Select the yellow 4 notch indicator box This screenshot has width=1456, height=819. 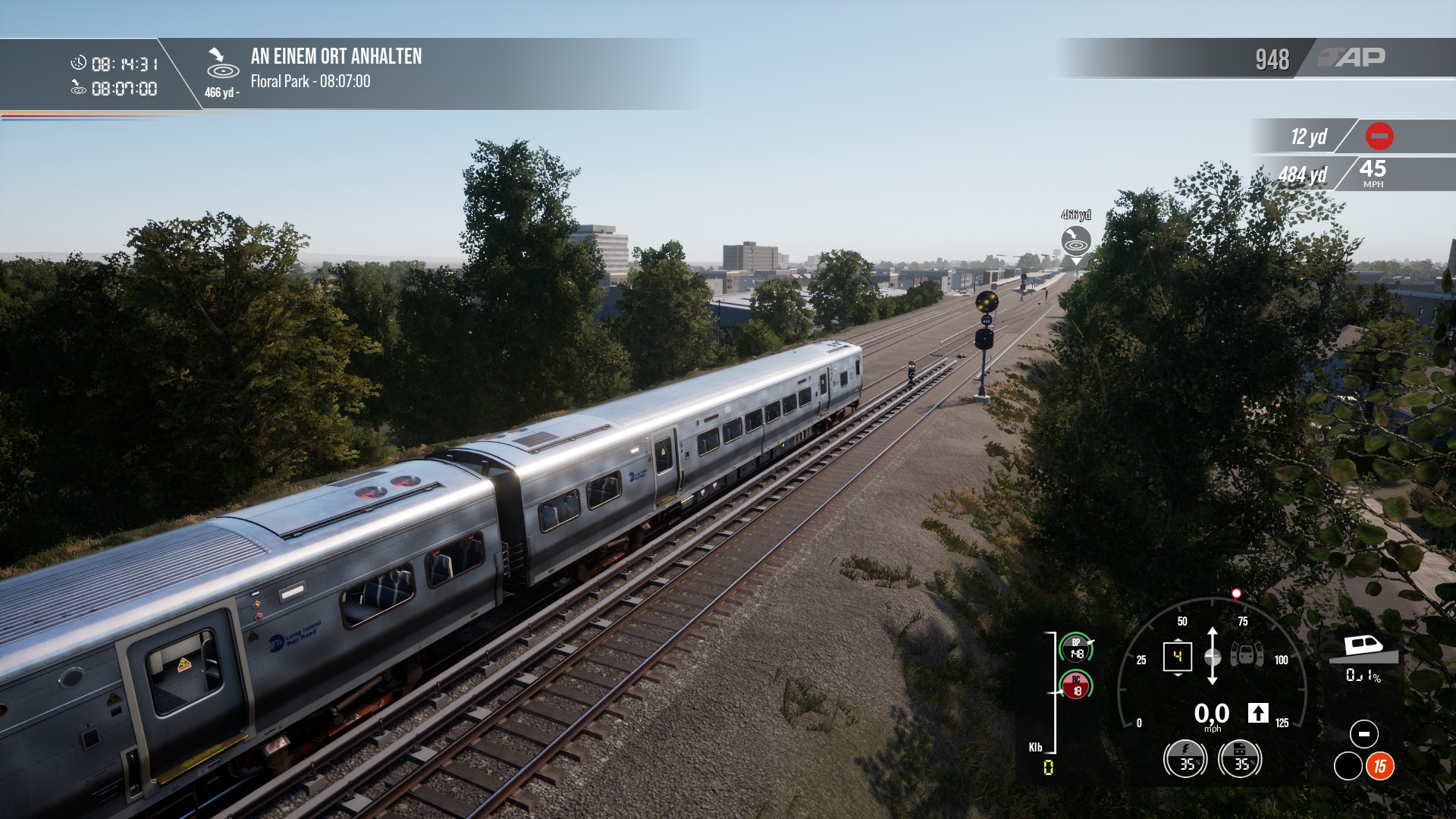1177,656
